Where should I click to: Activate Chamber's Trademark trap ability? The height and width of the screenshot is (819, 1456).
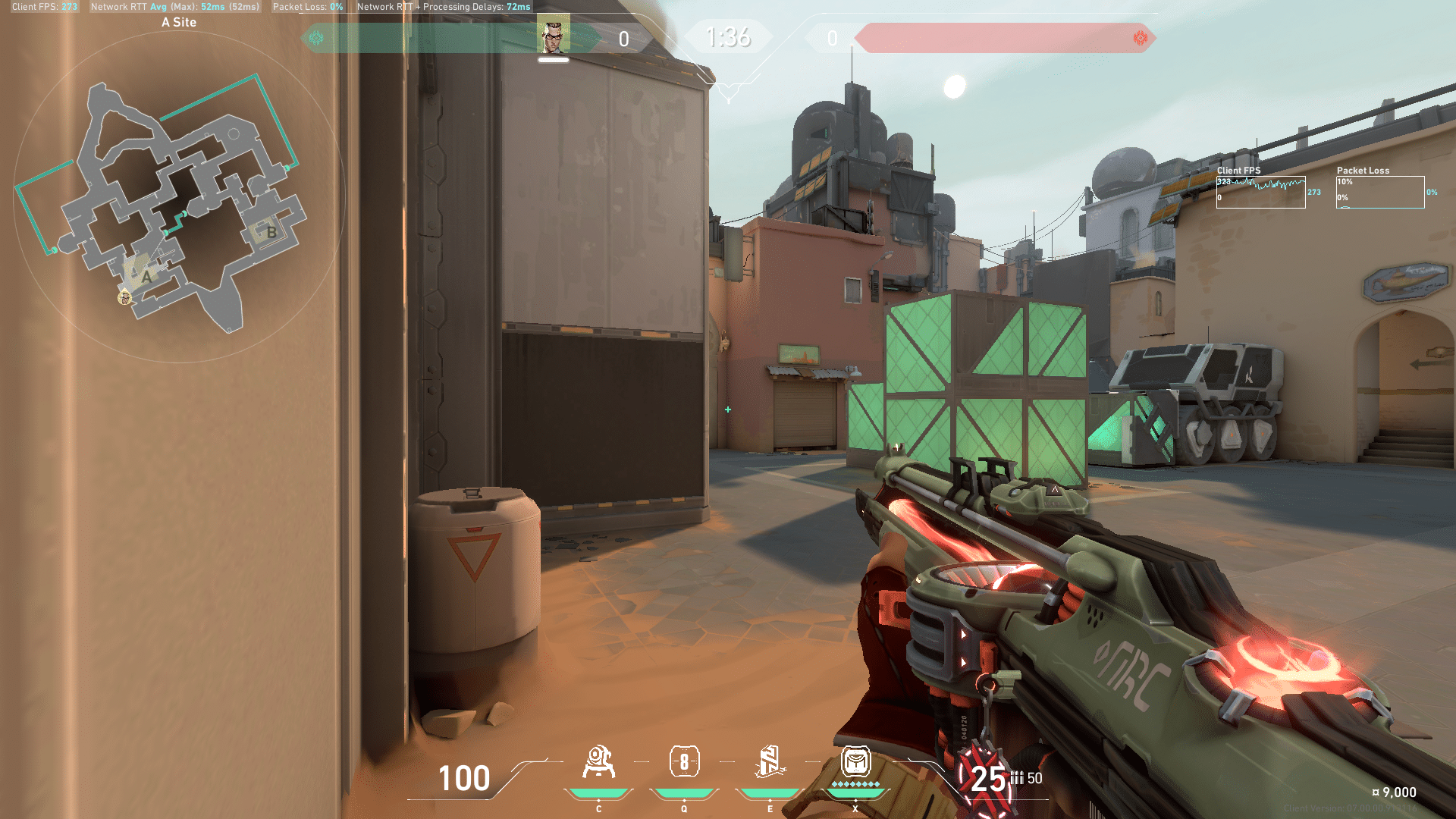point(598,762)
